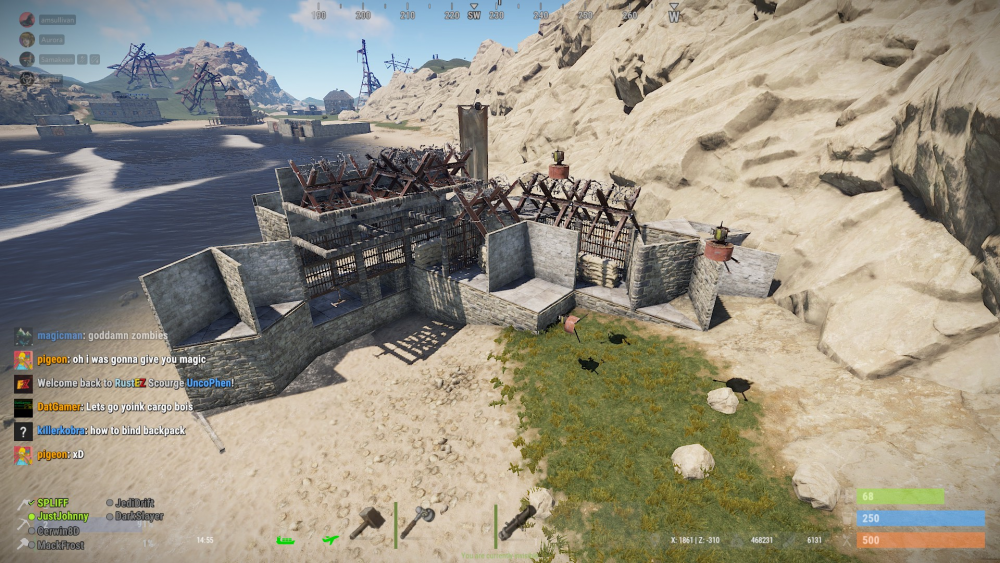Image resolution: width=1000 pixels, height=563 pixels.
Task: Select team member Cerwin8D
Action: coord(58,531)
